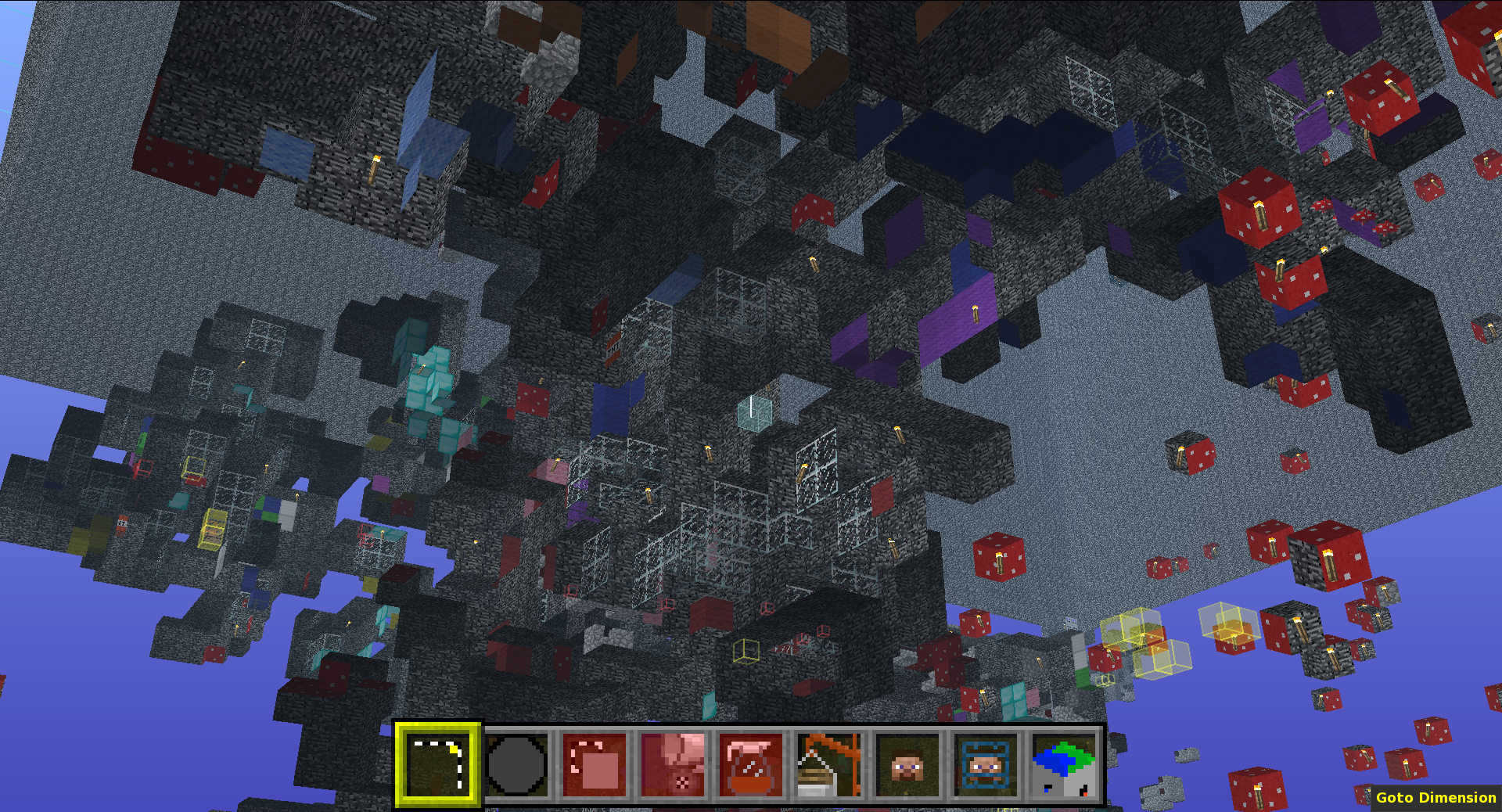The width and height of the screenshot is (1502, 812).
Task: Choose the crane with bucket tool
Action: 829,764
